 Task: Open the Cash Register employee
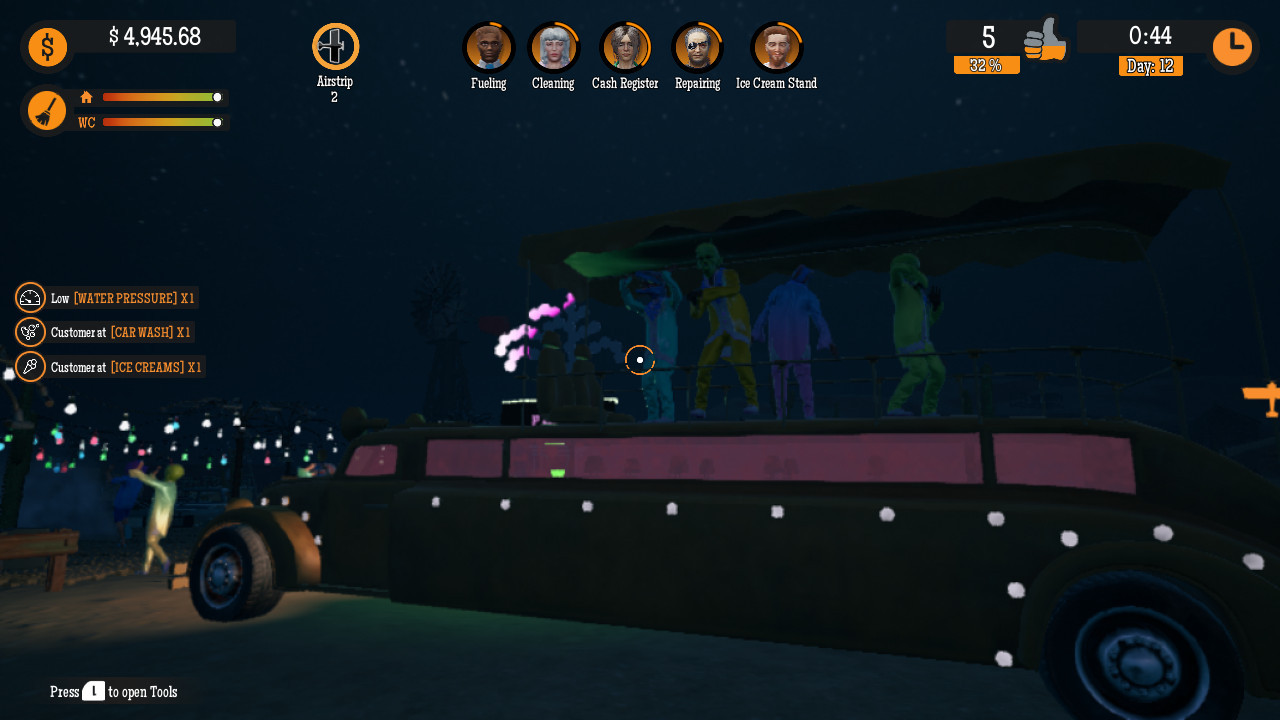625,45
